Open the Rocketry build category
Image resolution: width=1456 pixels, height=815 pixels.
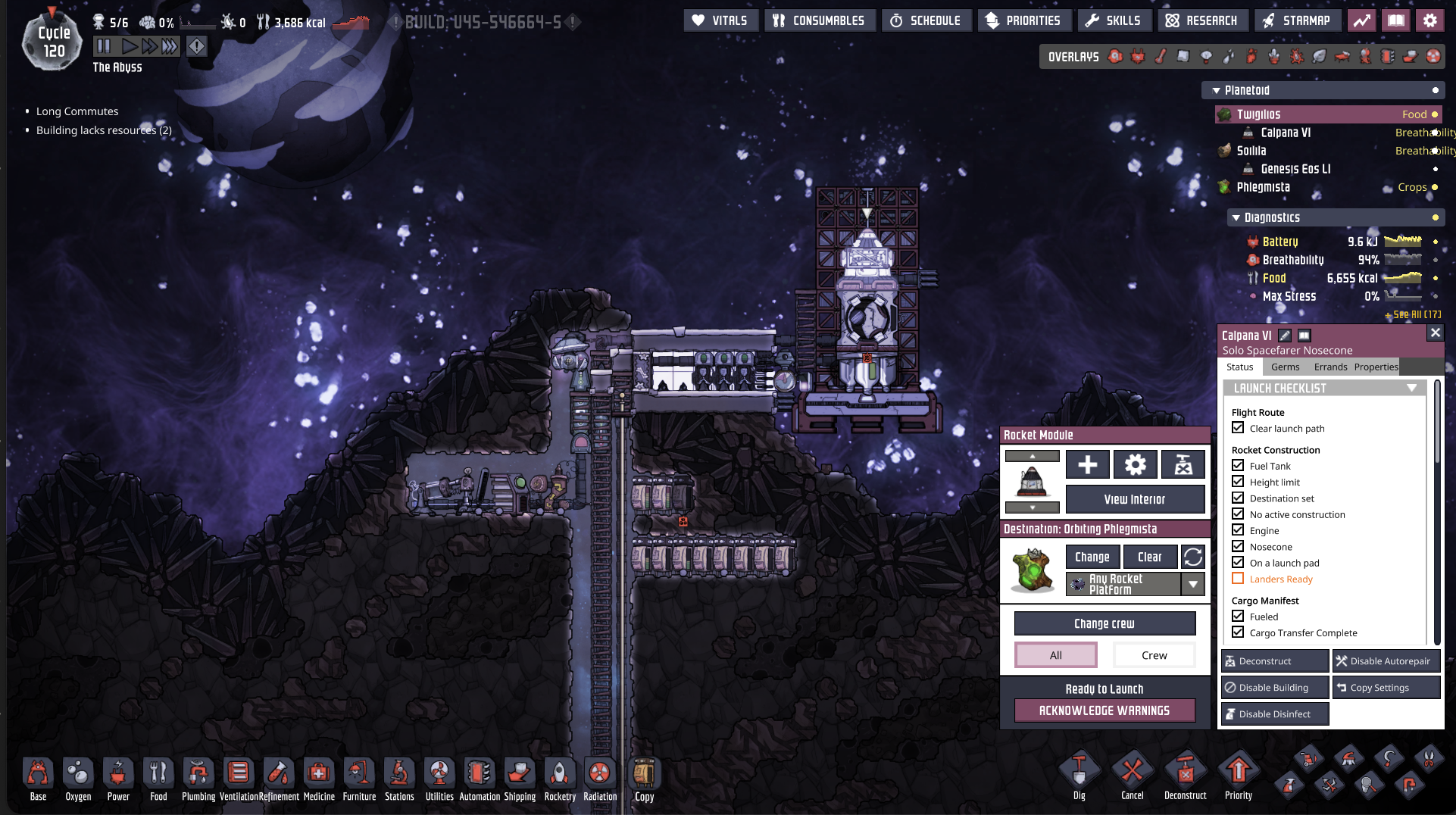coord(560,779)
